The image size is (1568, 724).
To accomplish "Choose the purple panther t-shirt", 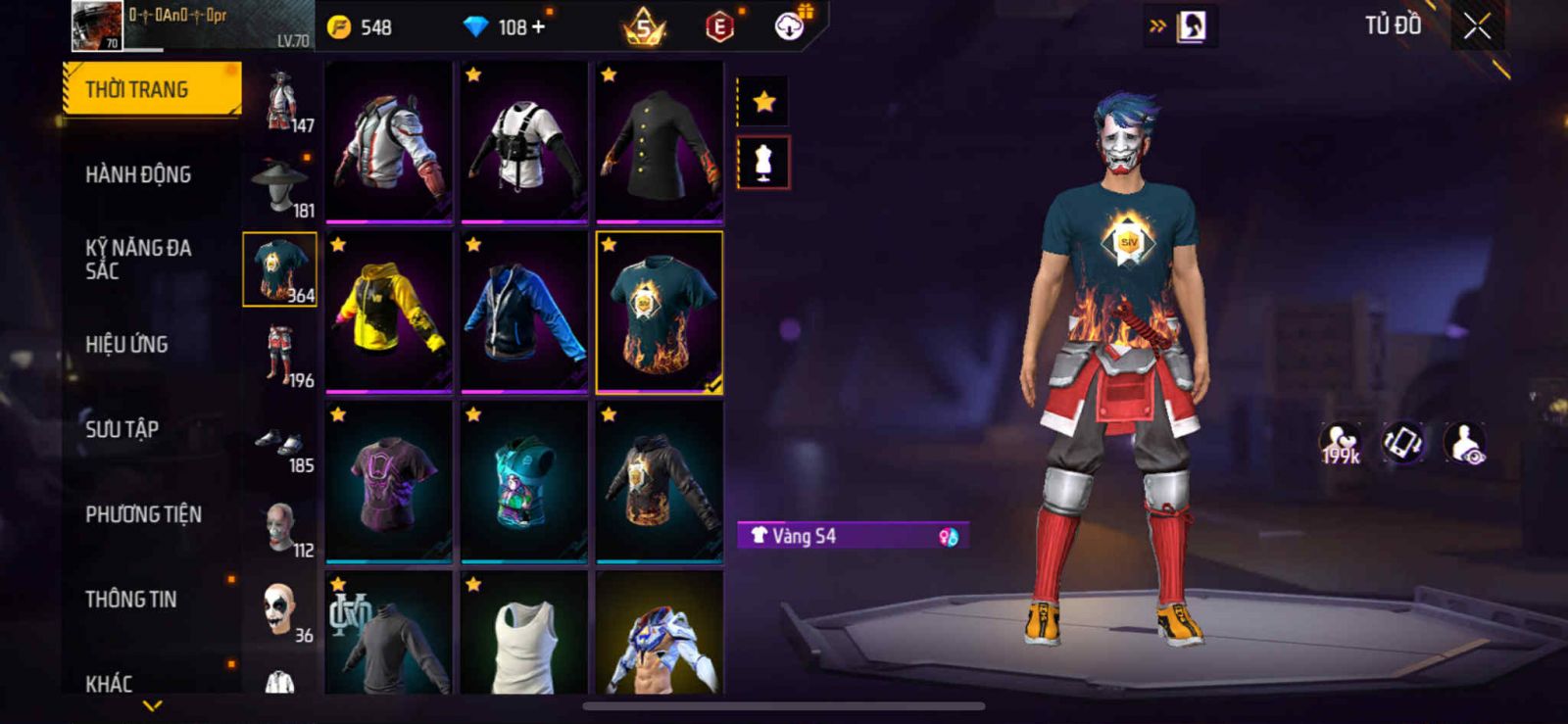I will [389, 482].
